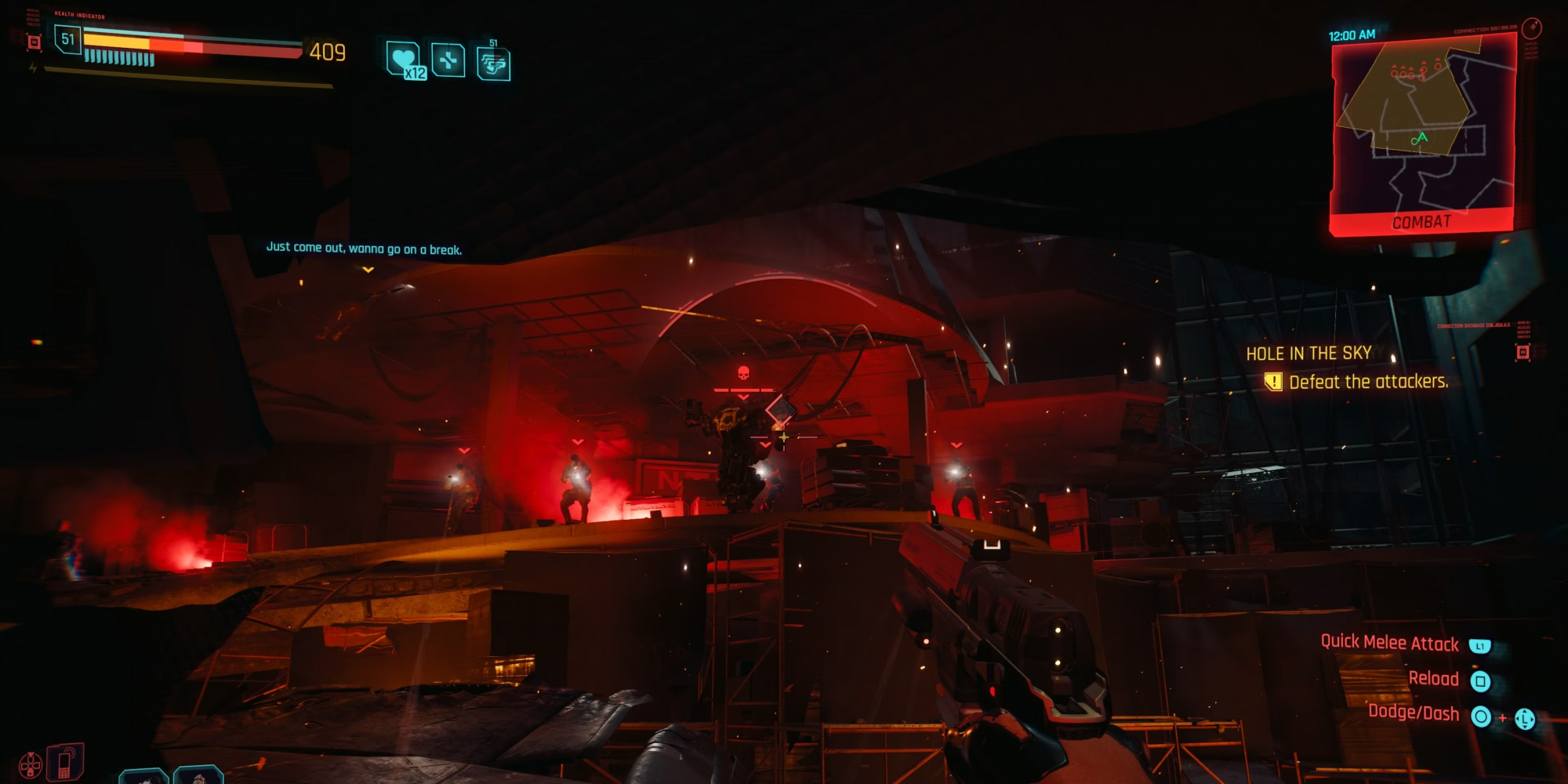Use the heart healing item x12
Image resolution: width=1568 pixels, height=784 pixels.
click(x=405, y=60)
